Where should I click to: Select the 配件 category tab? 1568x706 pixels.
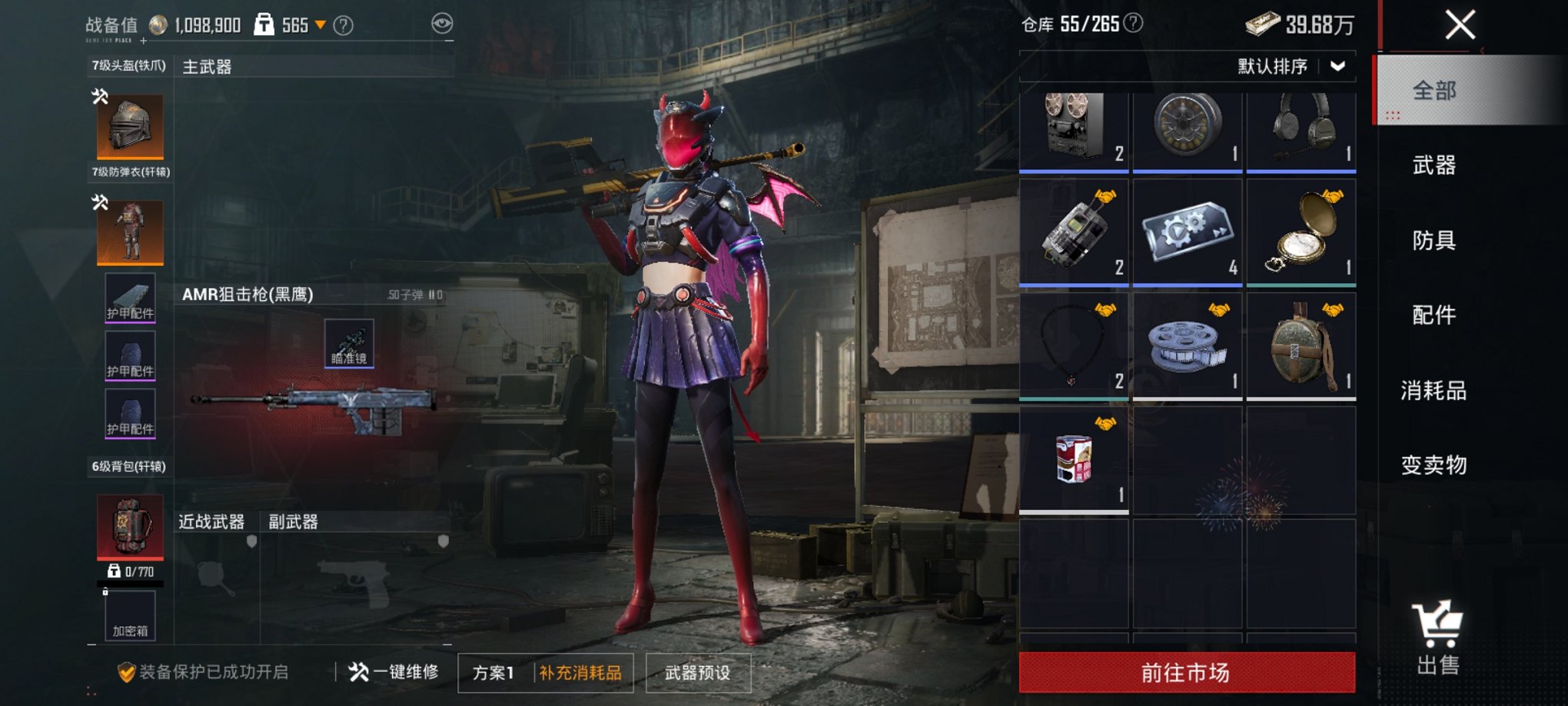pos(1433,315)
